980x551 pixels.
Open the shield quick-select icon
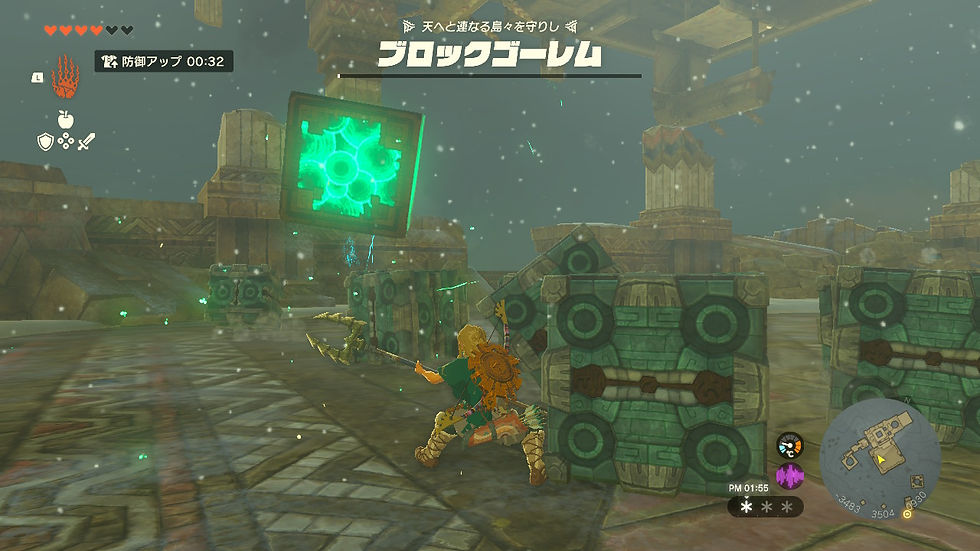pos(45,143)
